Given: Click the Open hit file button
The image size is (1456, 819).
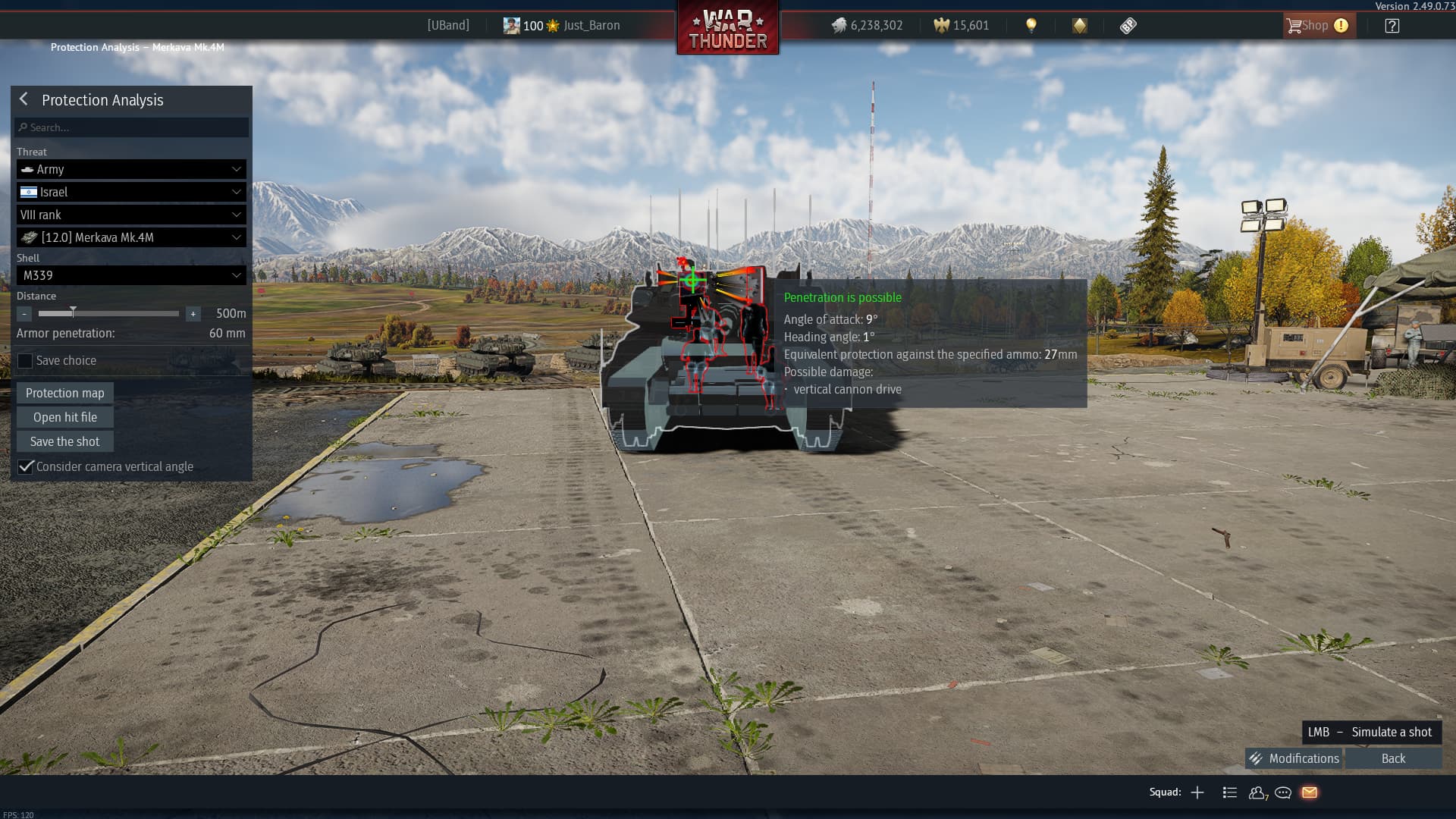Looking at the screenshot, I should pyautogui.click(x=65, y=417).
